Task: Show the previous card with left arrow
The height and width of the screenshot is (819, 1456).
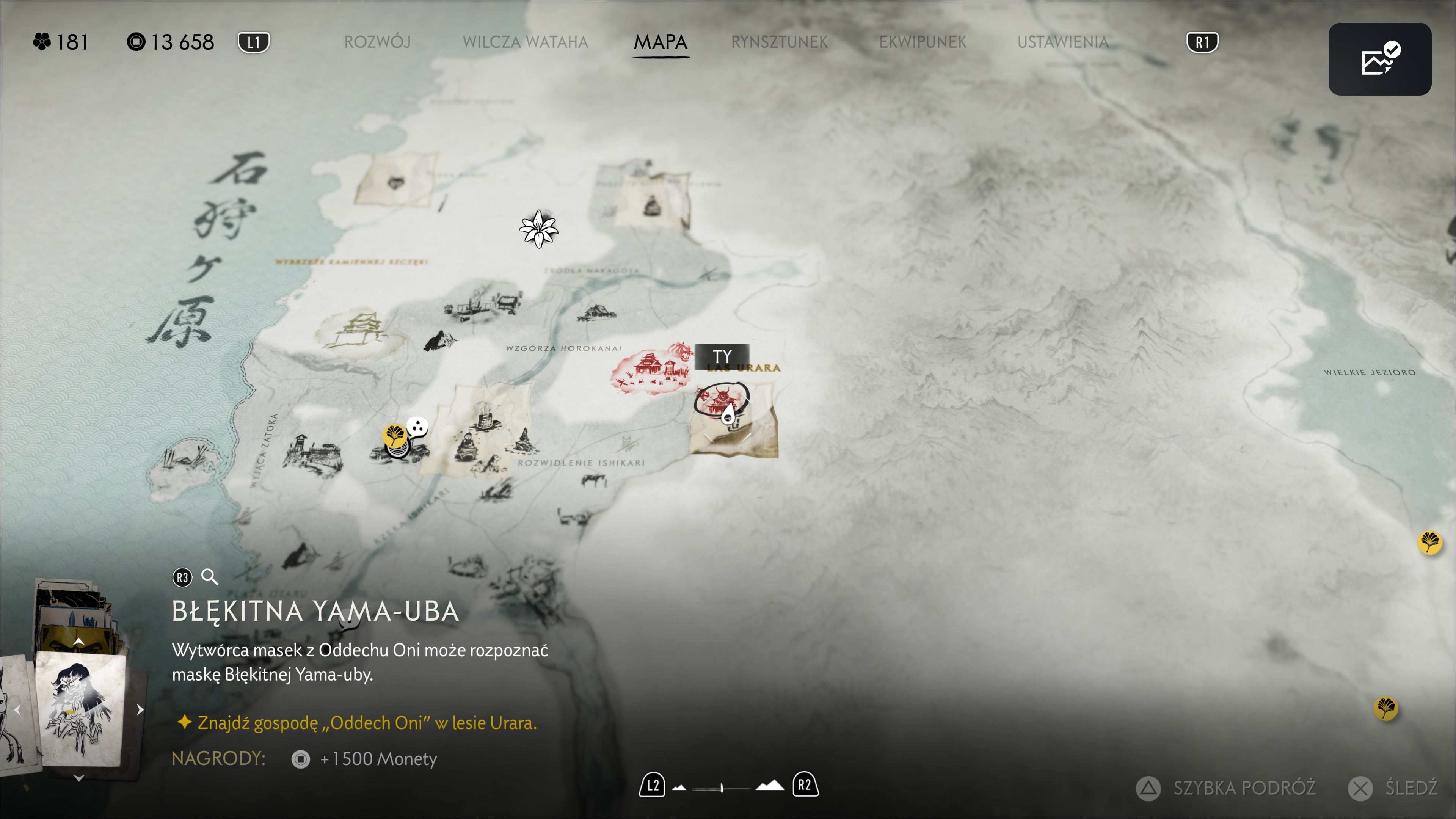Action: [17, 710]
